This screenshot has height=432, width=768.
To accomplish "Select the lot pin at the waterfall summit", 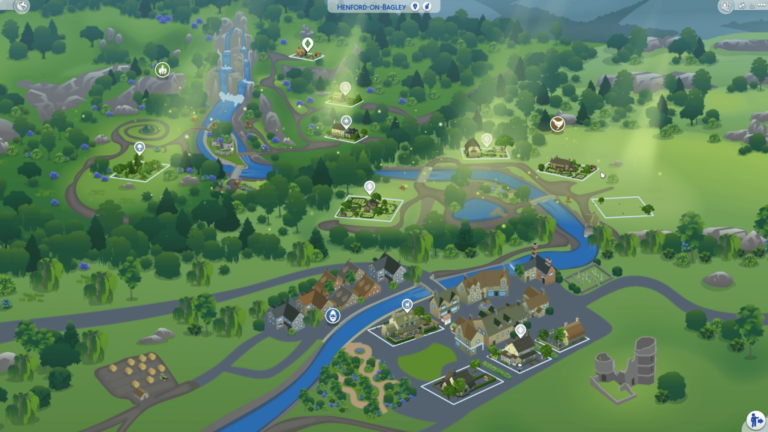I will [x=307, y=44].
